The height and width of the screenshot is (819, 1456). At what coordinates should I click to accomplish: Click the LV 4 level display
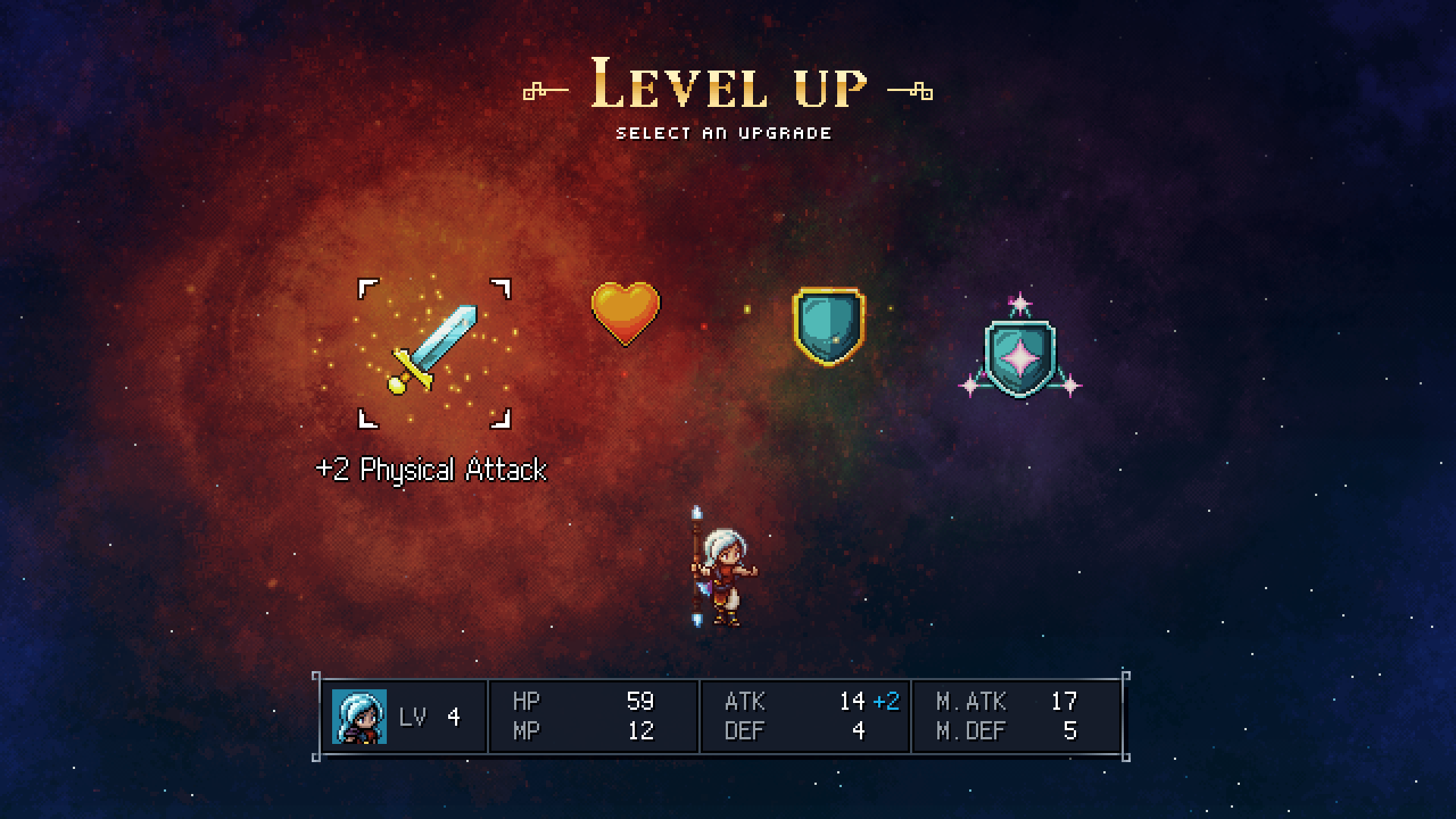click(430, 716)
